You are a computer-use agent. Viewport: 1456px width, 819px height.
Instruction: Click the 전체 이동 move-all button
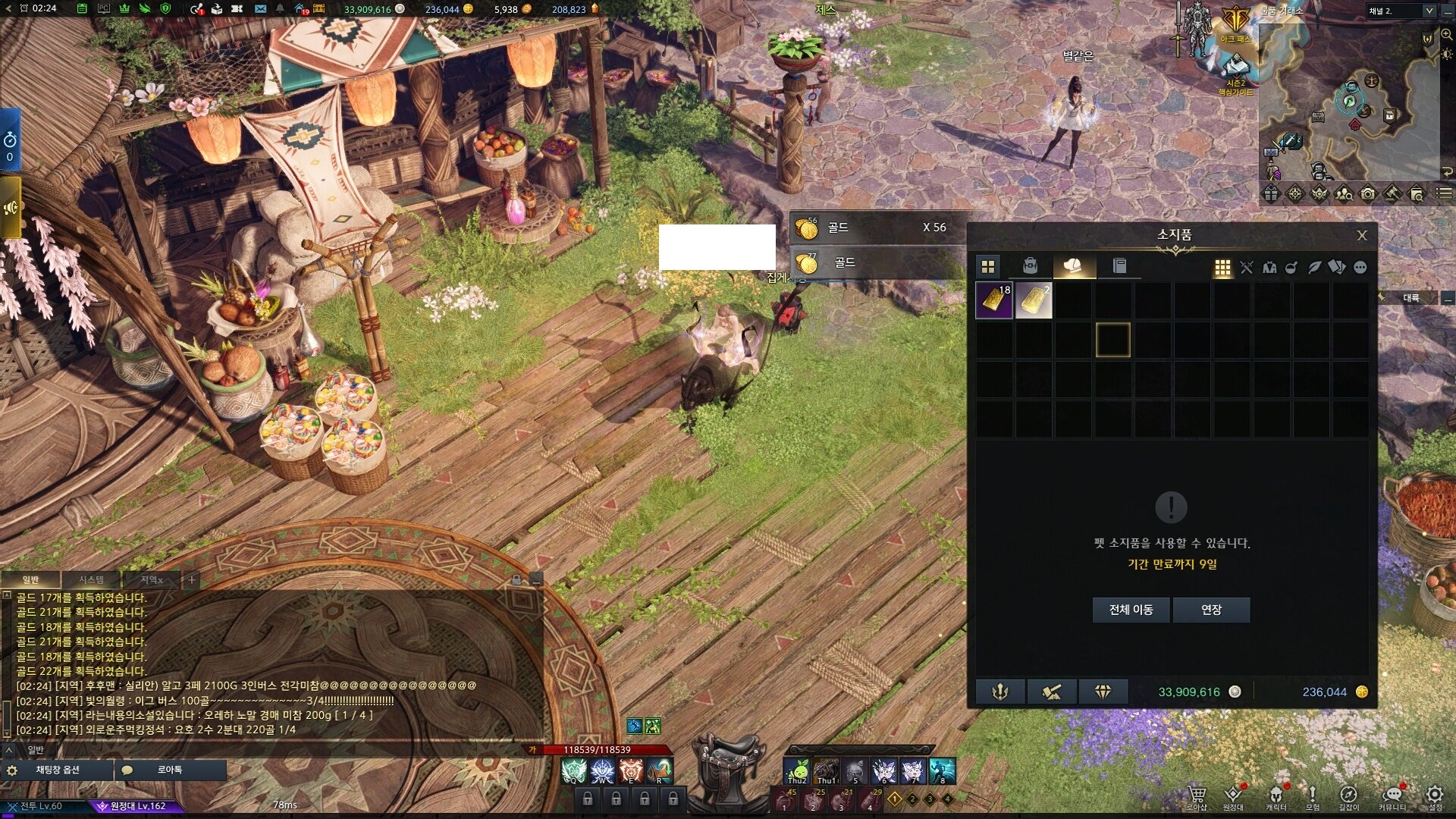pyautogui.click(x=1131, y=610)
